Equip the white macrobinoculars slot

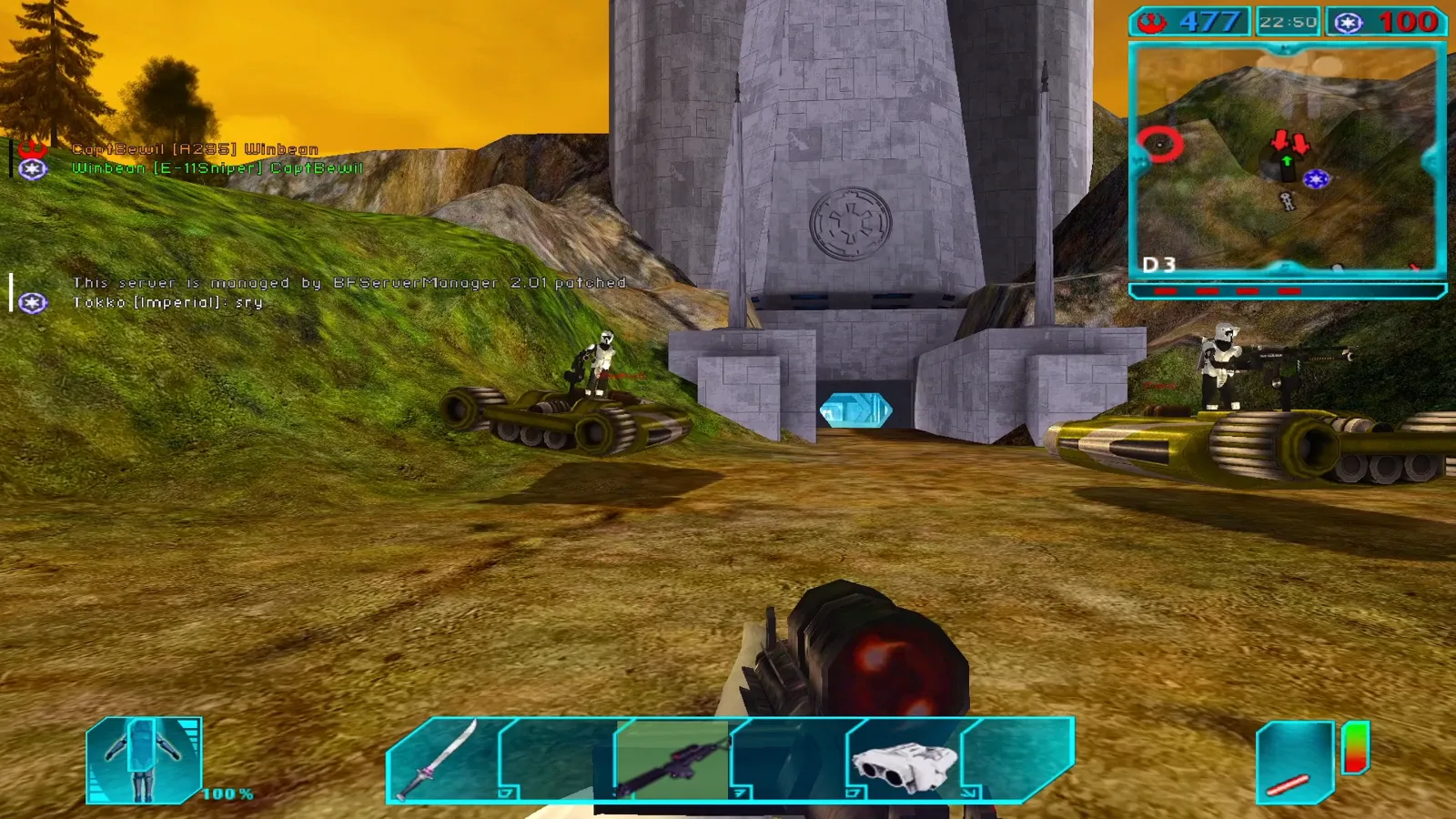click(x=903, y=761)
